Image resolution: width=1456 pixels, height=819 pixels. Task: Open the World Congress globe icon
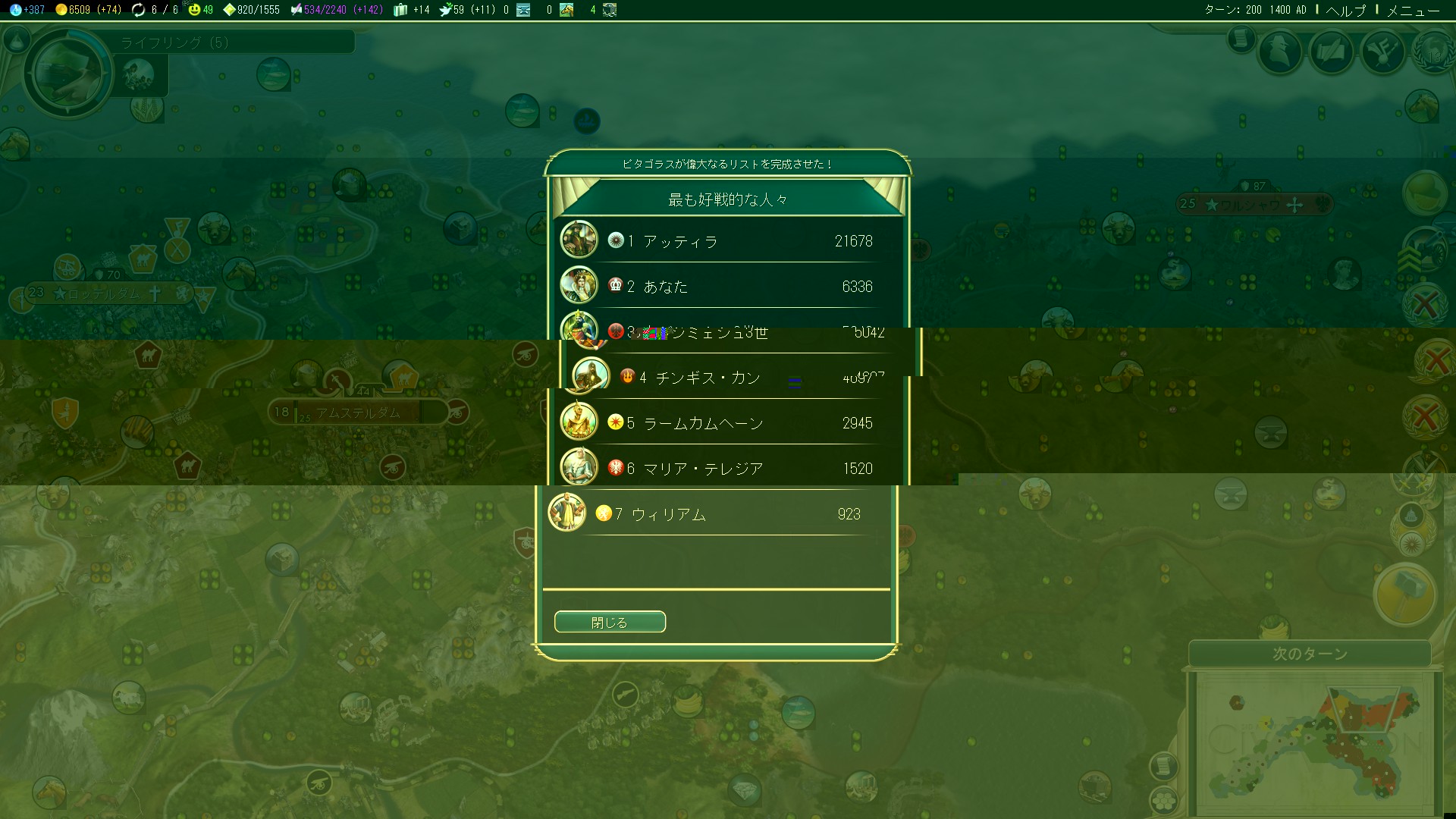point(1434,52)
